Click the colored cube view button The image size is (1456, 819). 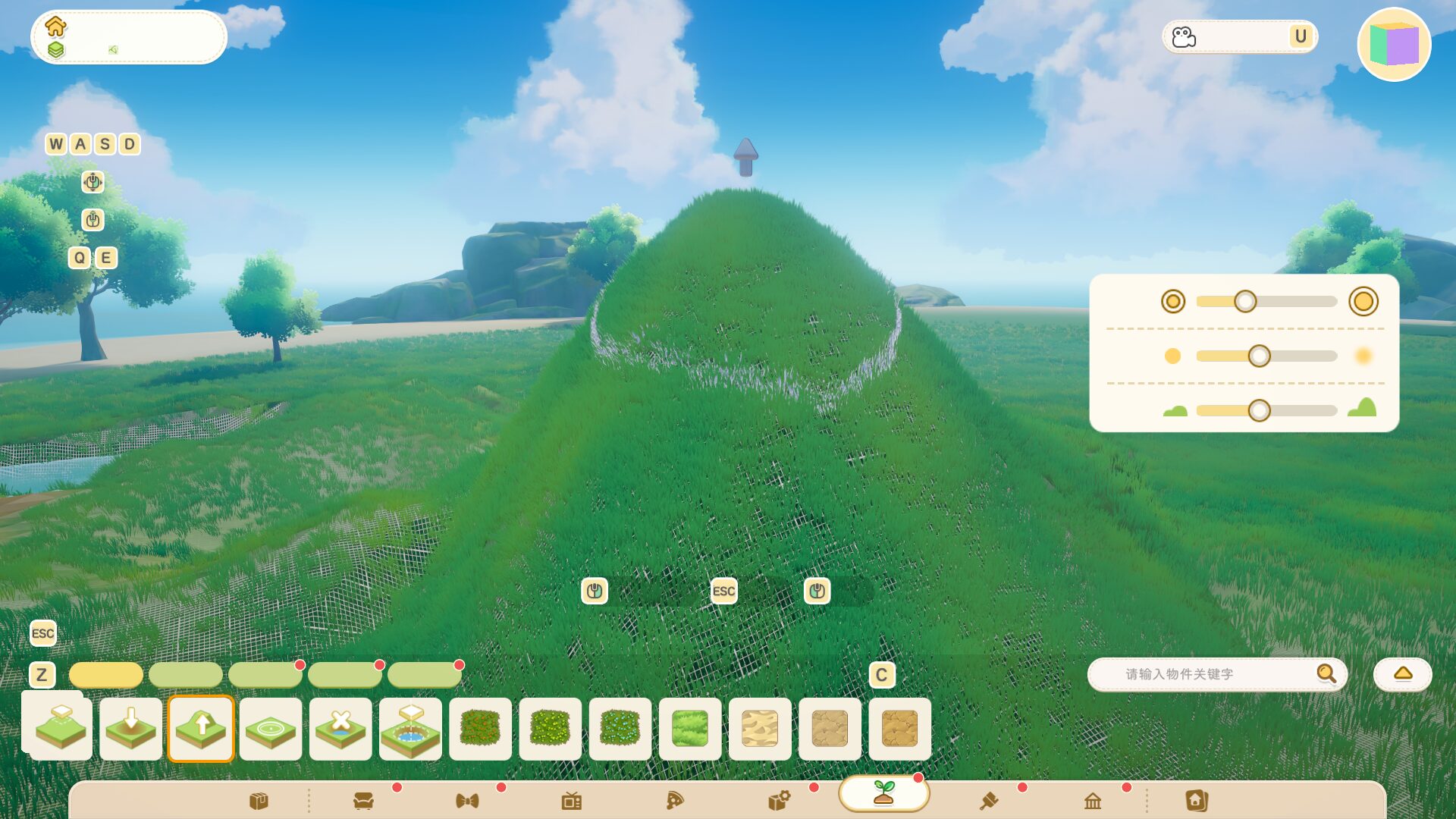pos(1394,44)
